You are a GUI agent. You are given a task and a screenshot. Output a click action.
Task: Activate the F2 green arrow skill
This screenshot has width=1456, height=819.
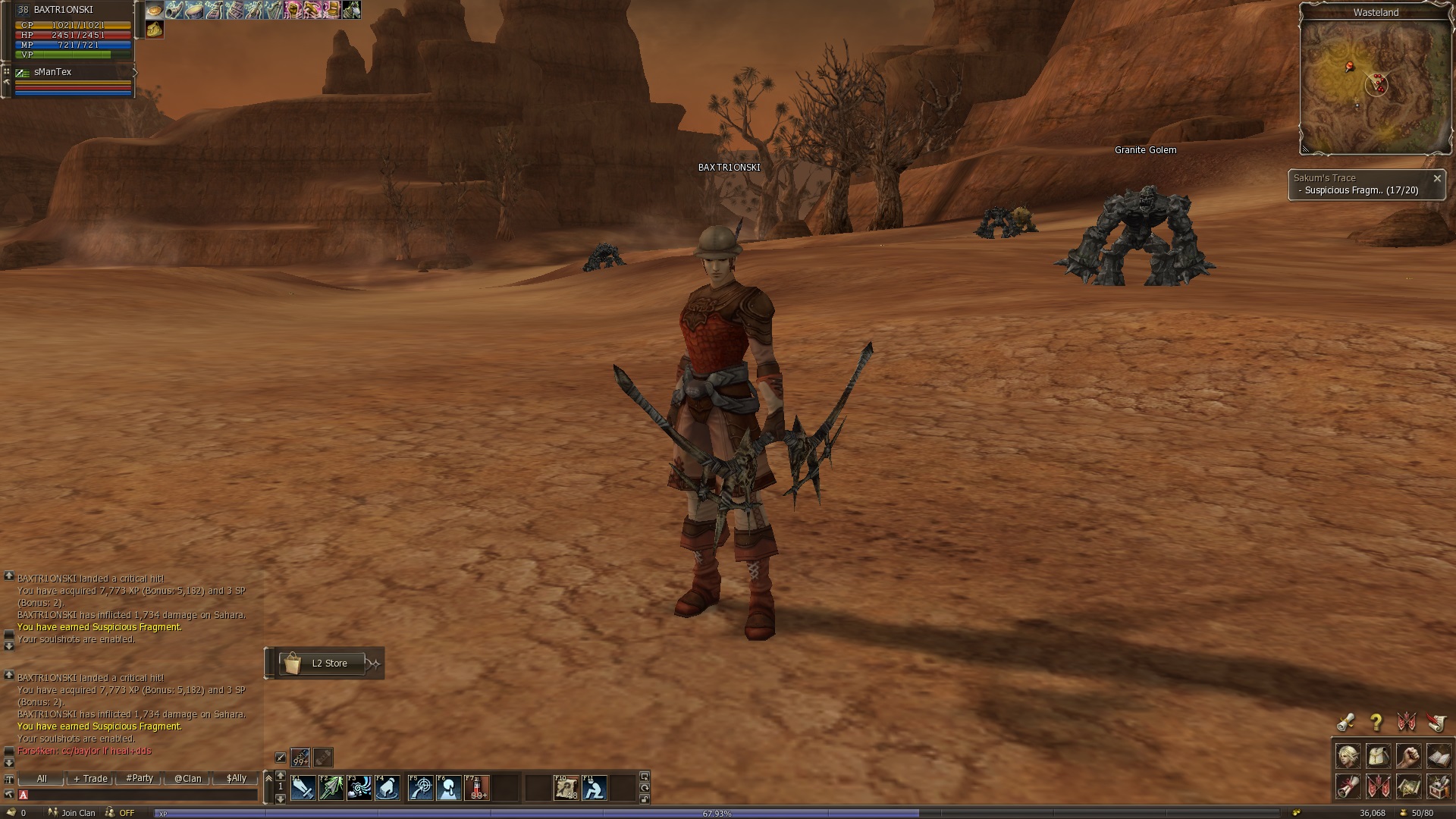tap(331, 789)
